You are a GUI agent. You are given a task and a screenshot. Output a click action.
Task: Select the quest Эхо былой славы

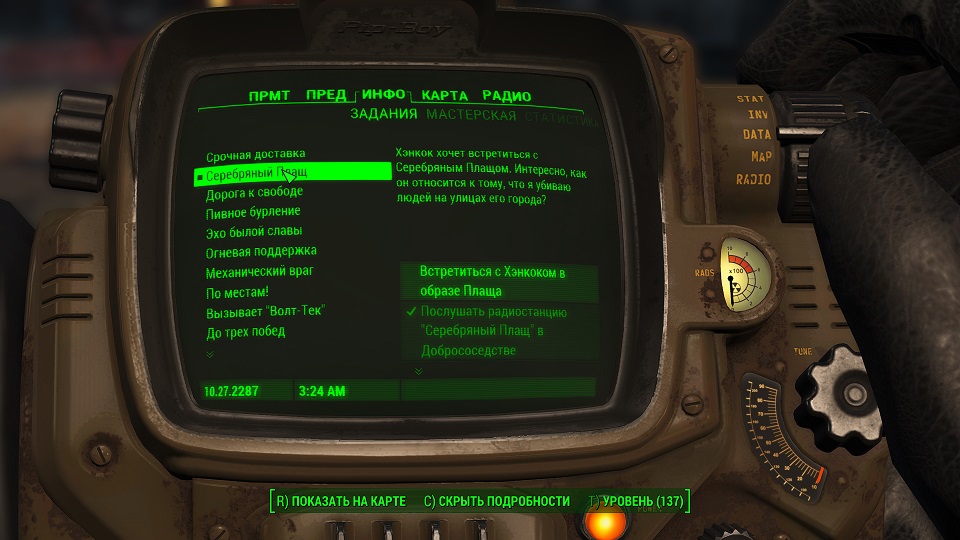click(254, 232)
